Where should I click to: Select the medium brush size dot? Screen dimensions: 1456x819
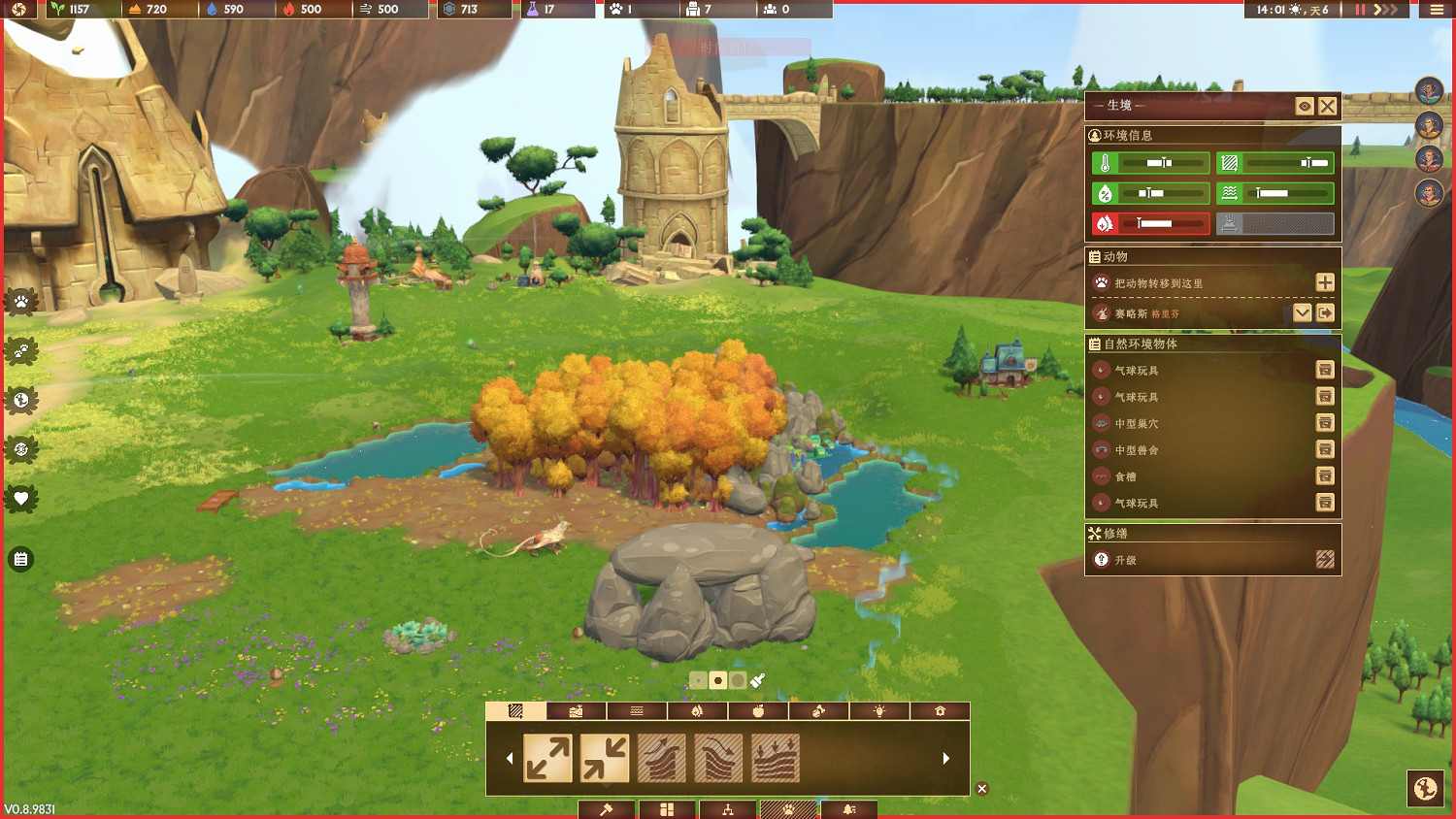click(x=719, y=680)
